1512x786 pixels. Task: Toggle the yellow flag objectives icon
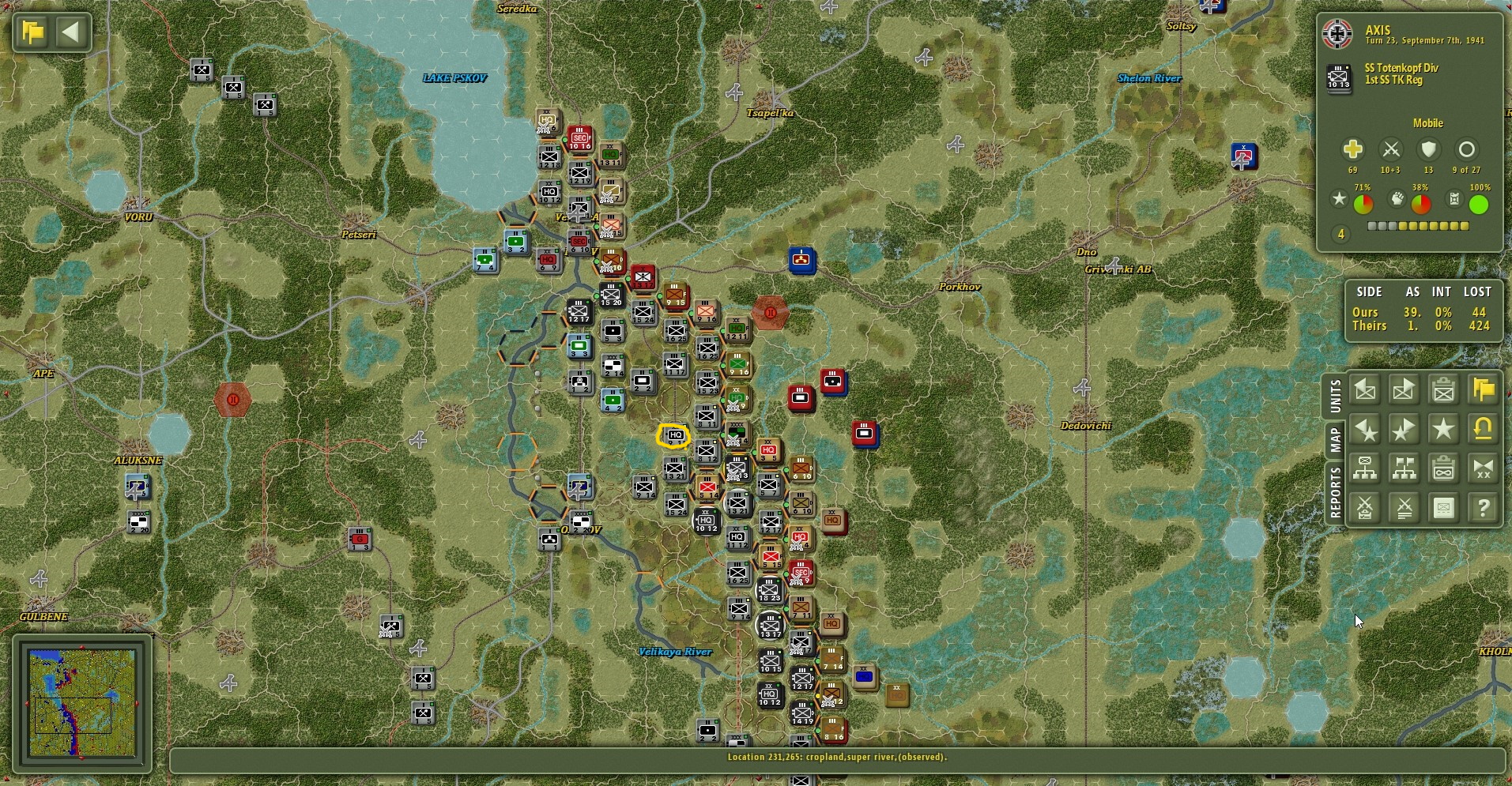tap(1484, 389)
